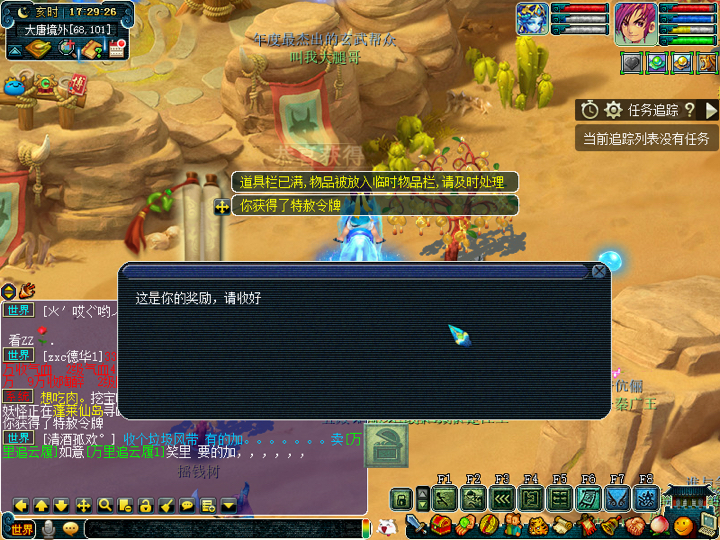Switch the 世界 chat channel button

tap(21, 527)
